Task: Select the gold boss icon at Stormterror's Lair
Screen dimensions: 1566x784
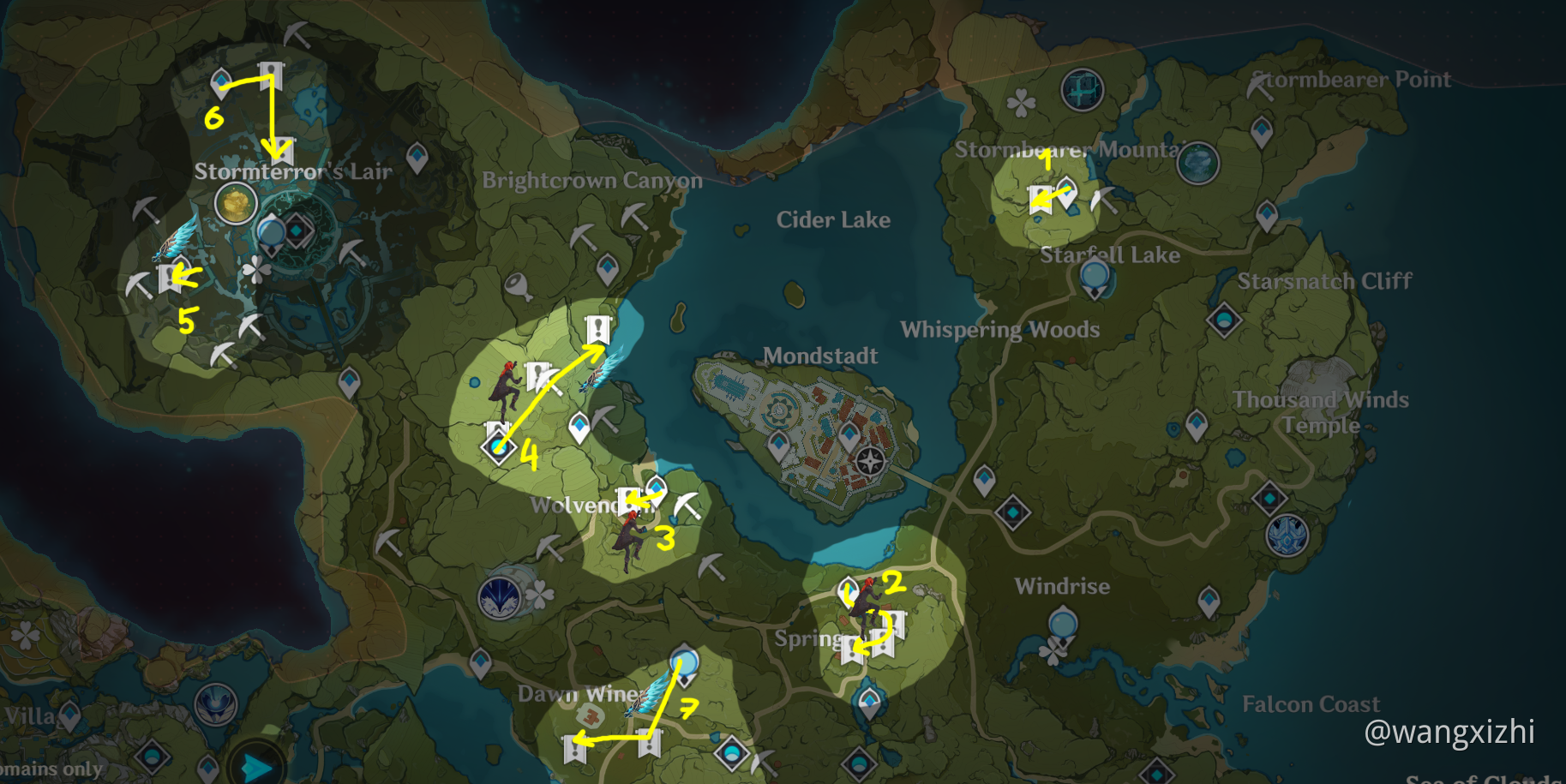Action: pos(236,205)
